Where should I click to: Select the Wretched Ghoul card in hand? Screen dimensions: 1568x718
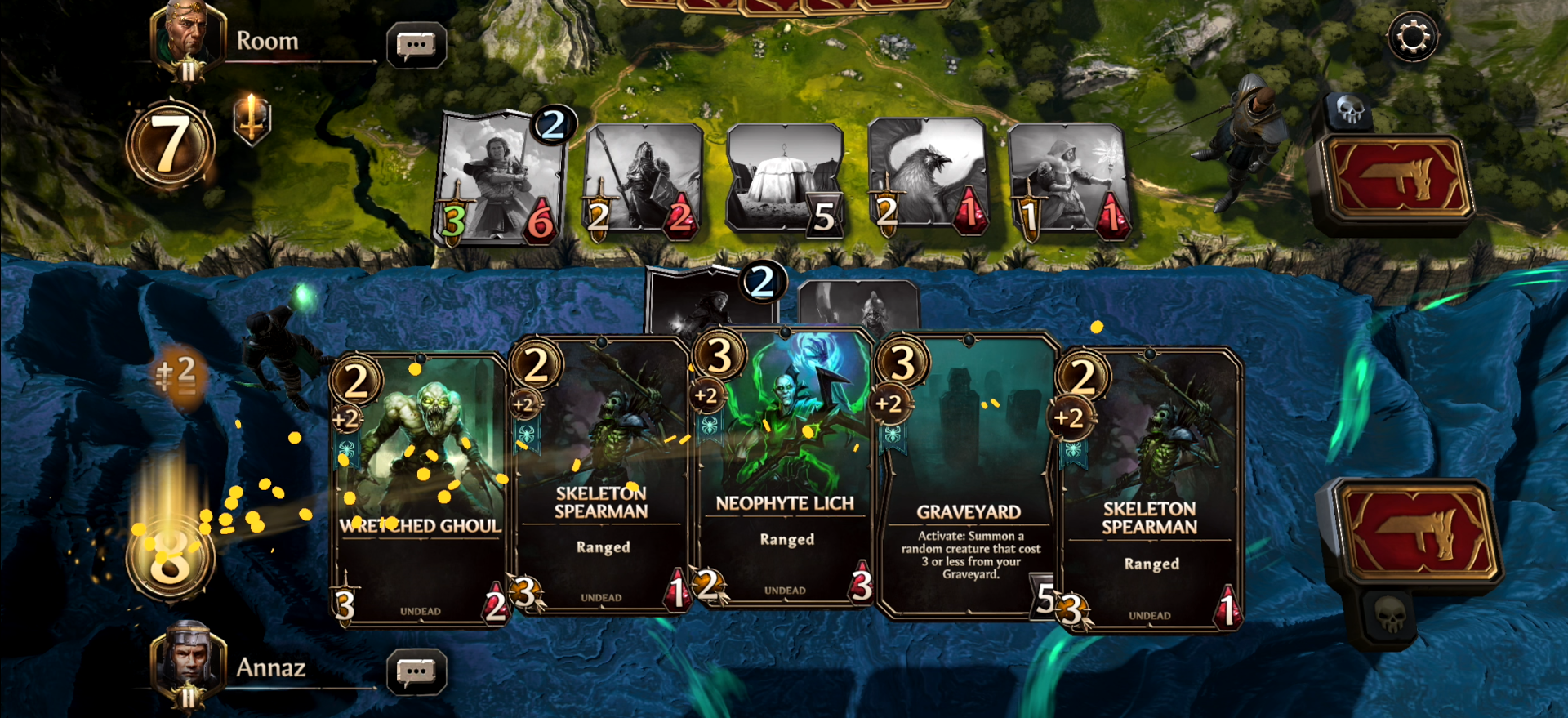[x=420, y=490]
